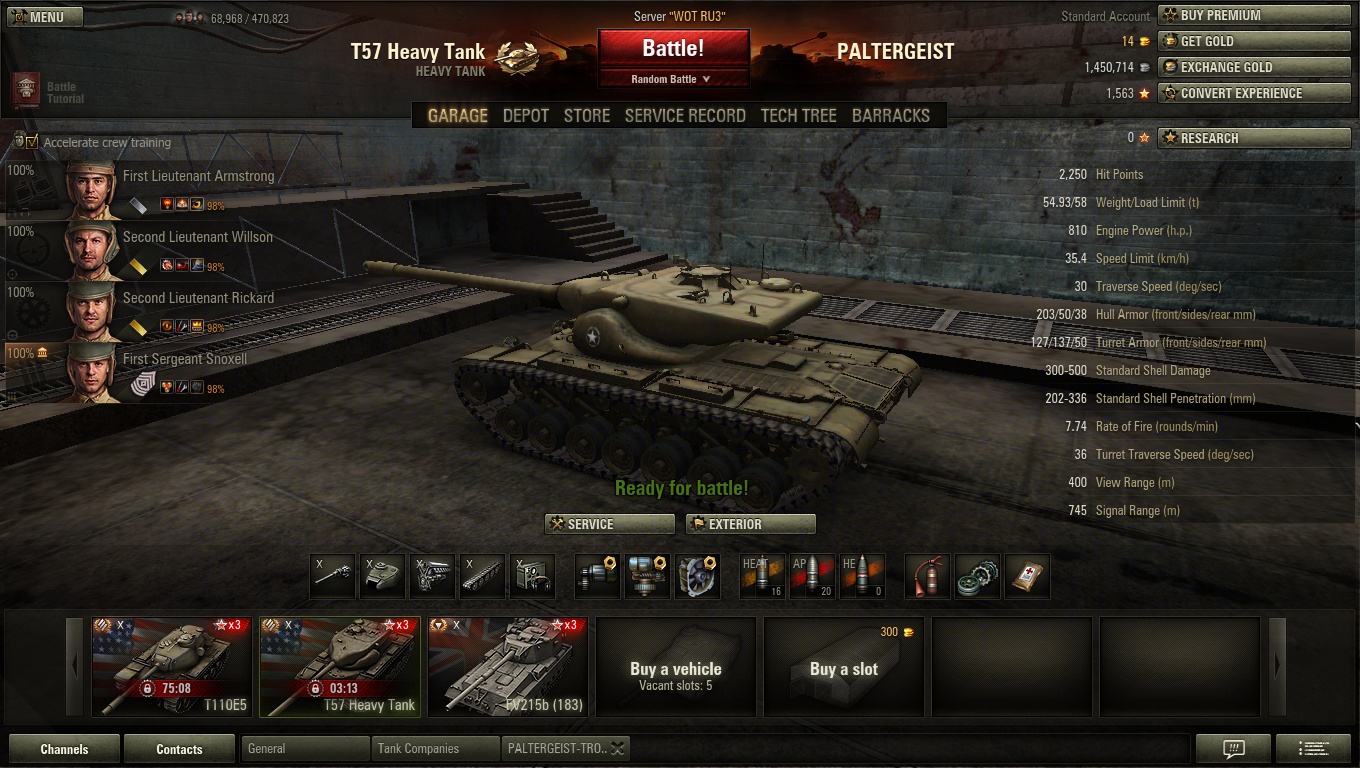
Task: Start the battle with the red Battle! button
Action: 673,48
